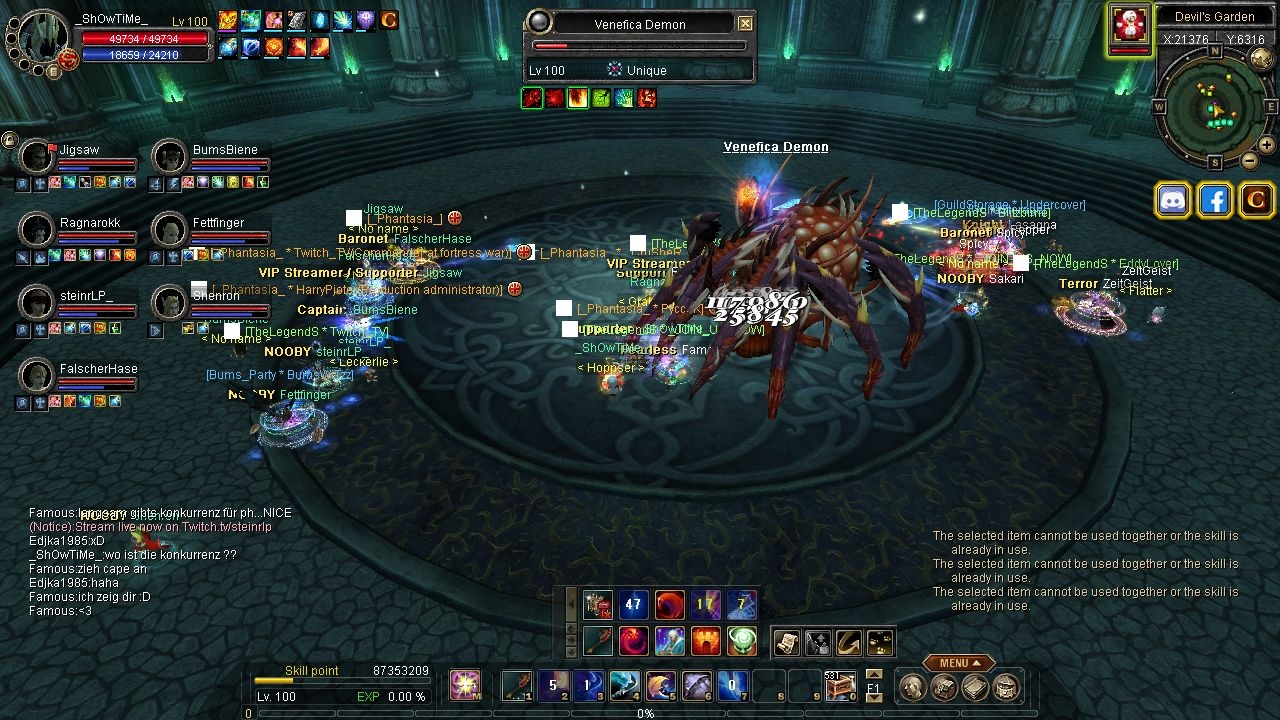This screenshot has width=1280, height=720.
Task: Open the character head menu icon
Action: click(912, 687)
